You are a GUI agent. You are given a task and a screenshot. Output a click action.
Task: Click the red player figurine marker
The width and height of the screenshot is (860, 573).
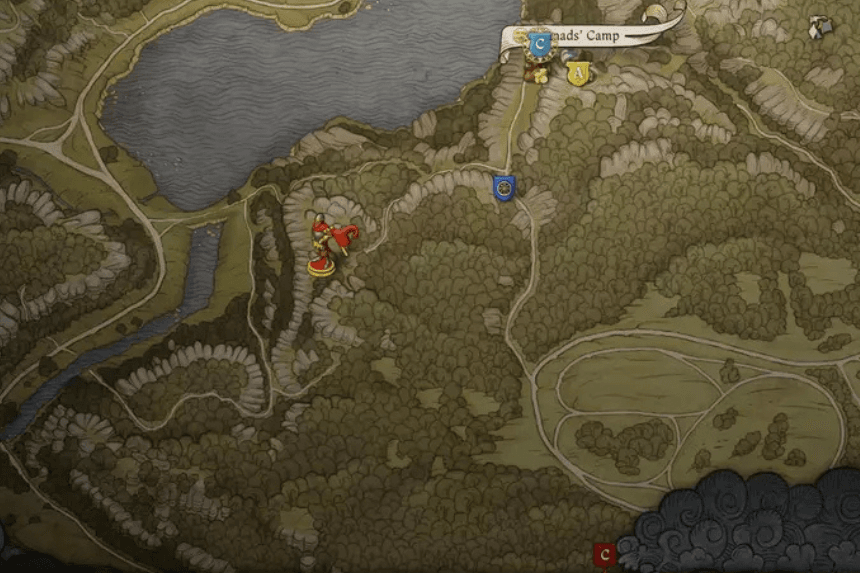(x=327, y=247)
